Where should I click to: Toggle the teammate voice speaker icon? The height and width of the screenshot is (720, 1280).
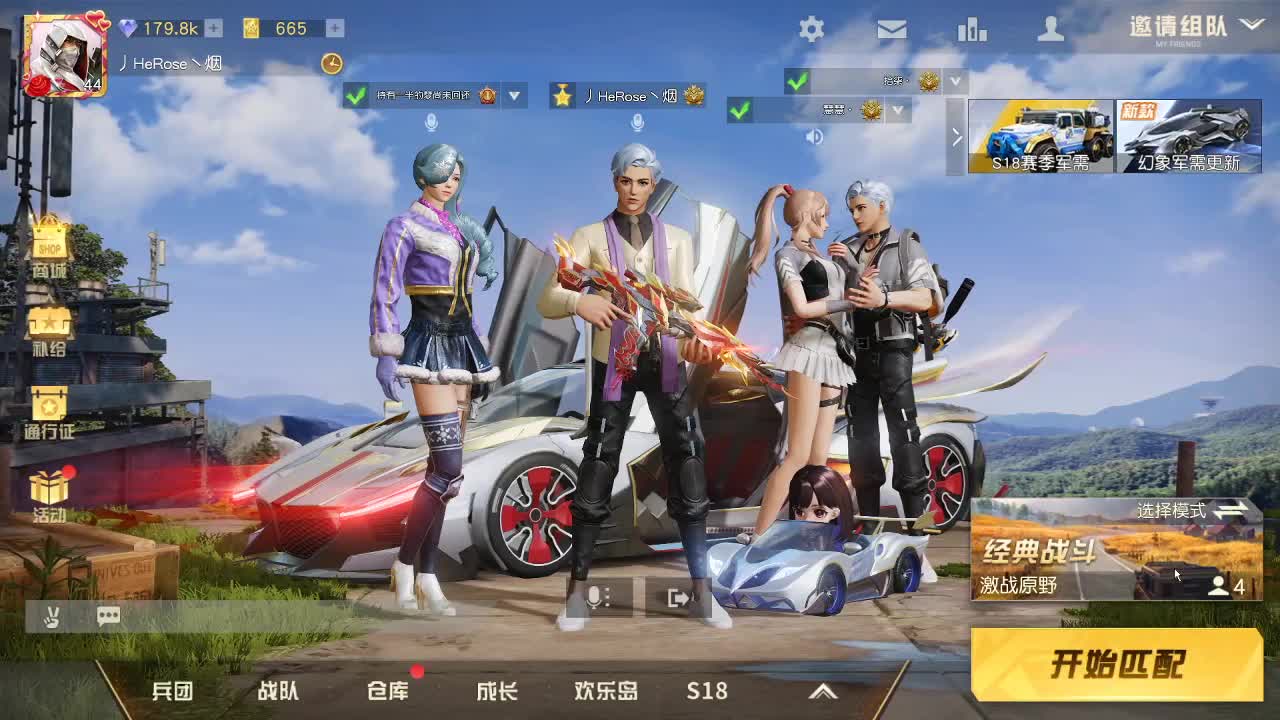pyautogui.click(x=815, y=137)
